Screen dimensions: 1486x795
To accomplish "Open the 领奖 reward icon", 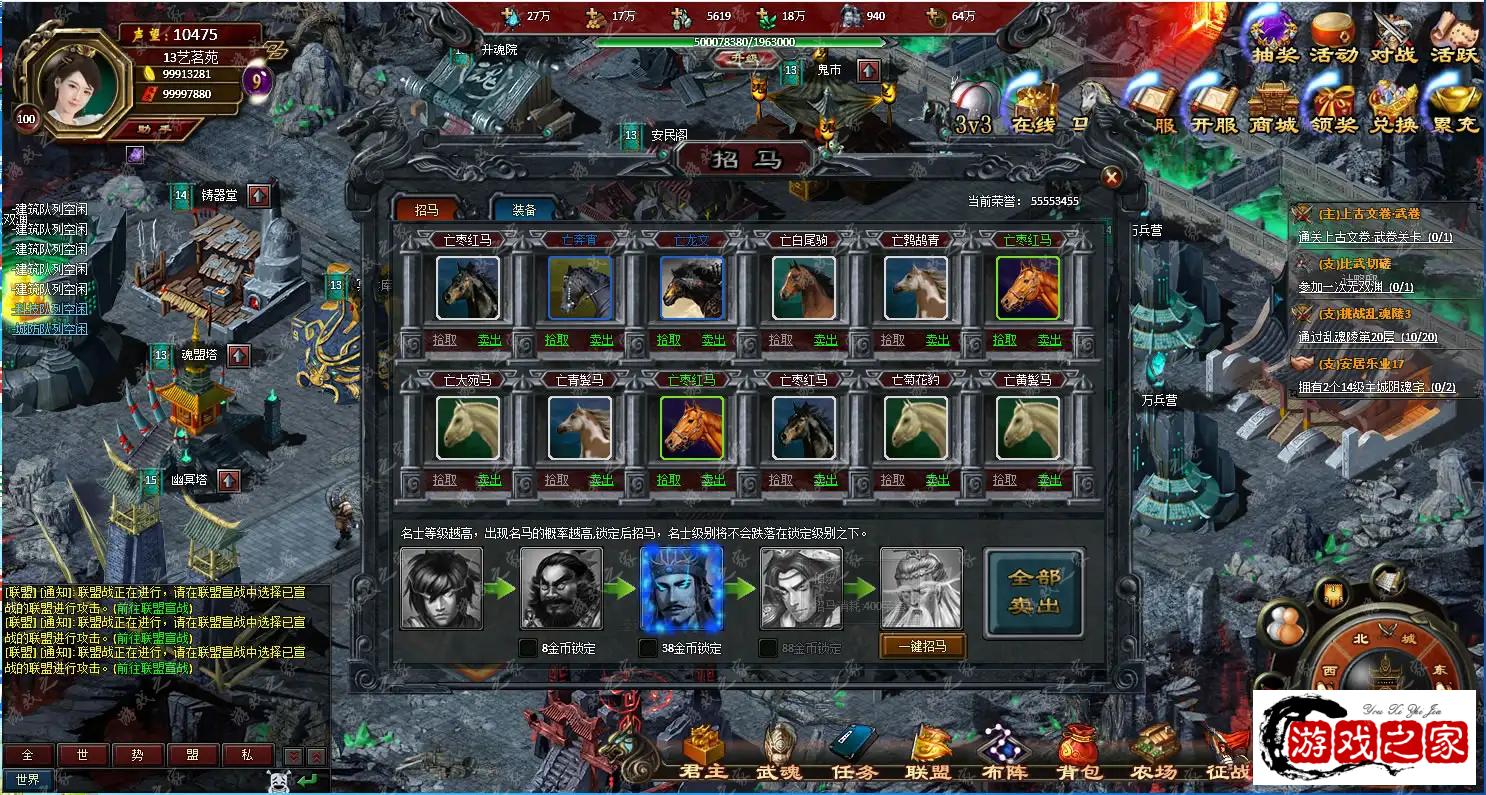I will pos(1333,108).
